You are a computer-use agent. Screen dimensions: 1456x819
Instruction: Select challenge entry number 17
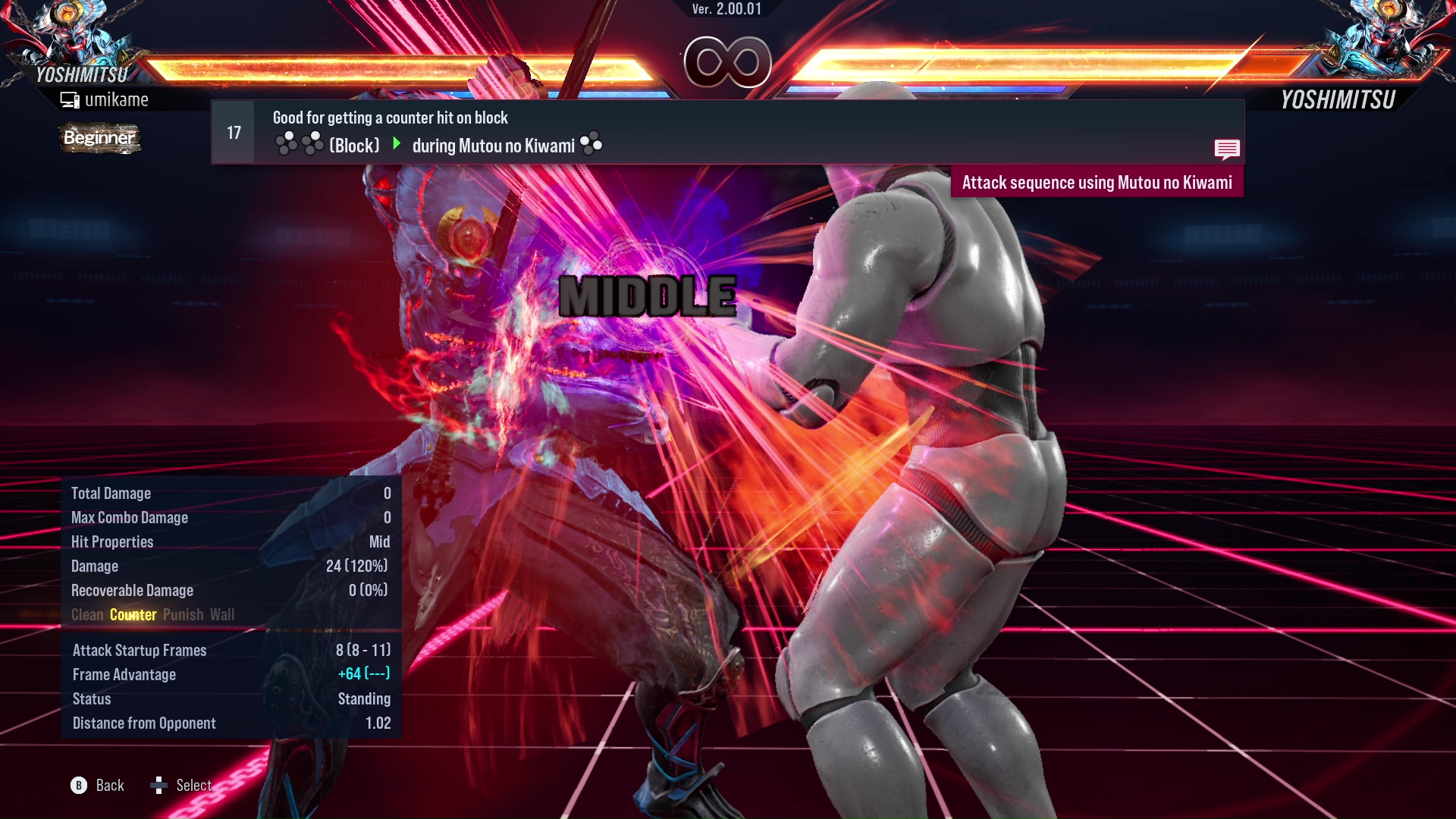232,131
